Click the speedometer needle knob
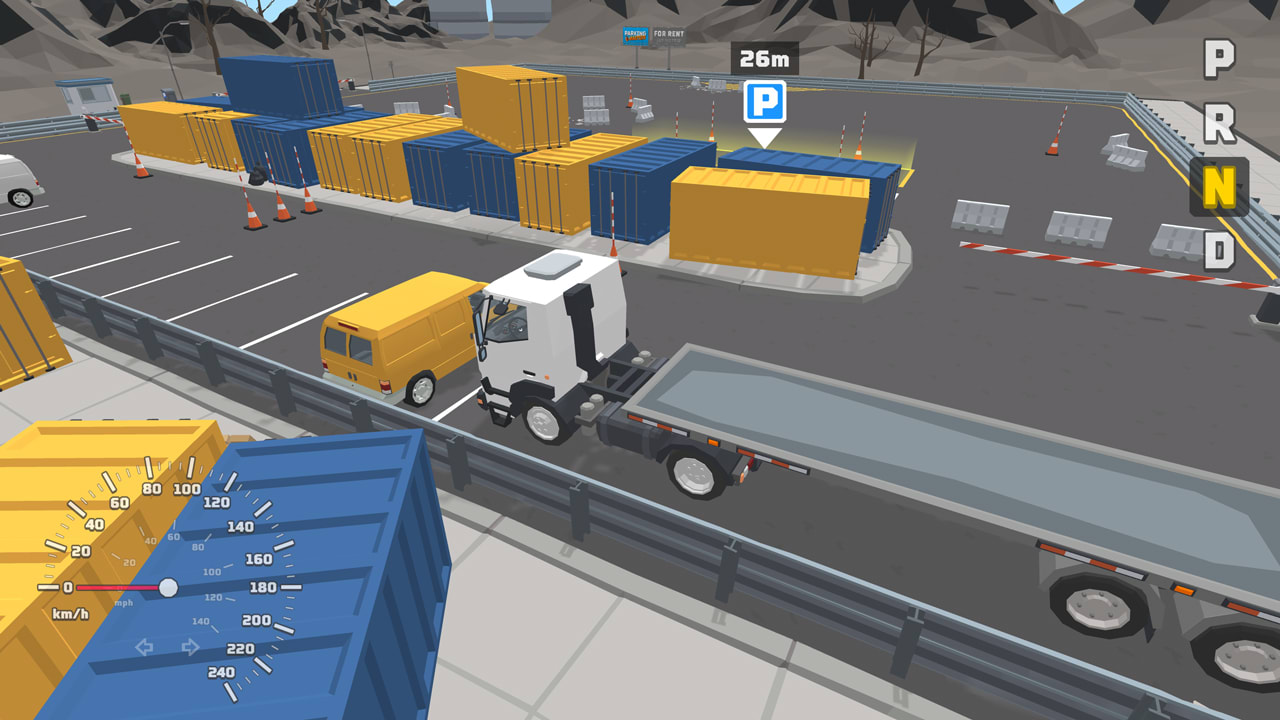Image resolution: width=1280 pixels, height=720 pixels. 168,587
